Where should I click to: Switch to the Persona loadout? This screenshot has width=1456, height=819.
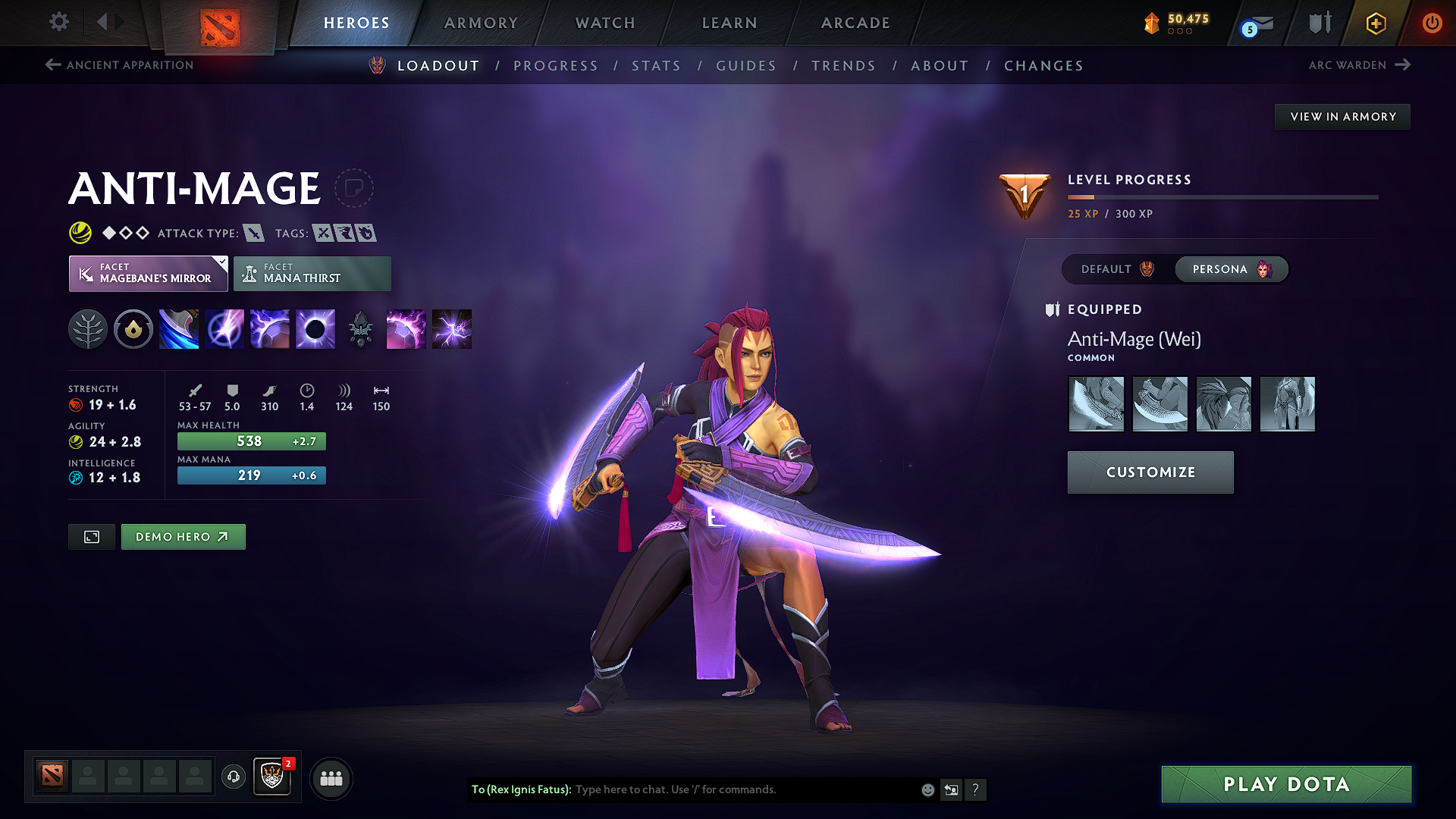tap(1230, 269)
